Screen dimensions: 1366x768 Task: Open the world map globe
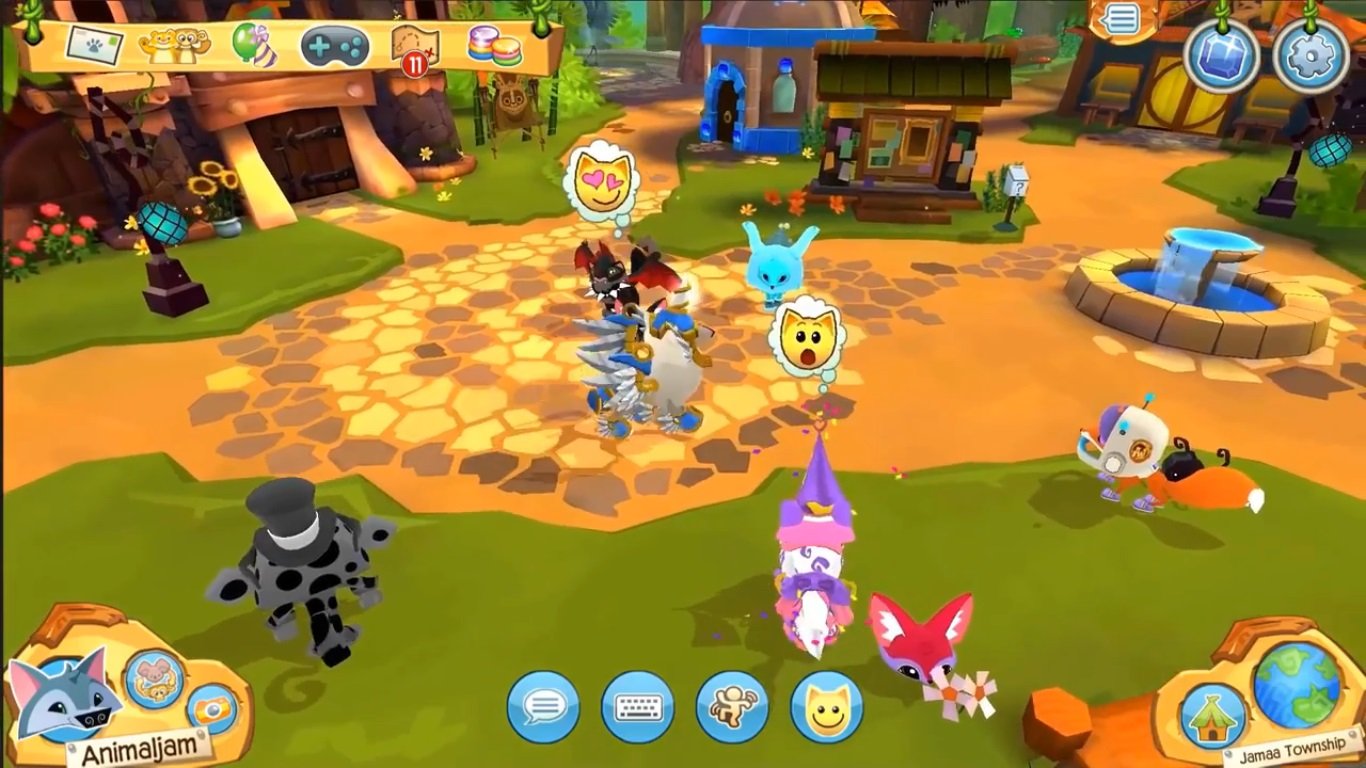pyautogui.click(x=1297, y=685)
